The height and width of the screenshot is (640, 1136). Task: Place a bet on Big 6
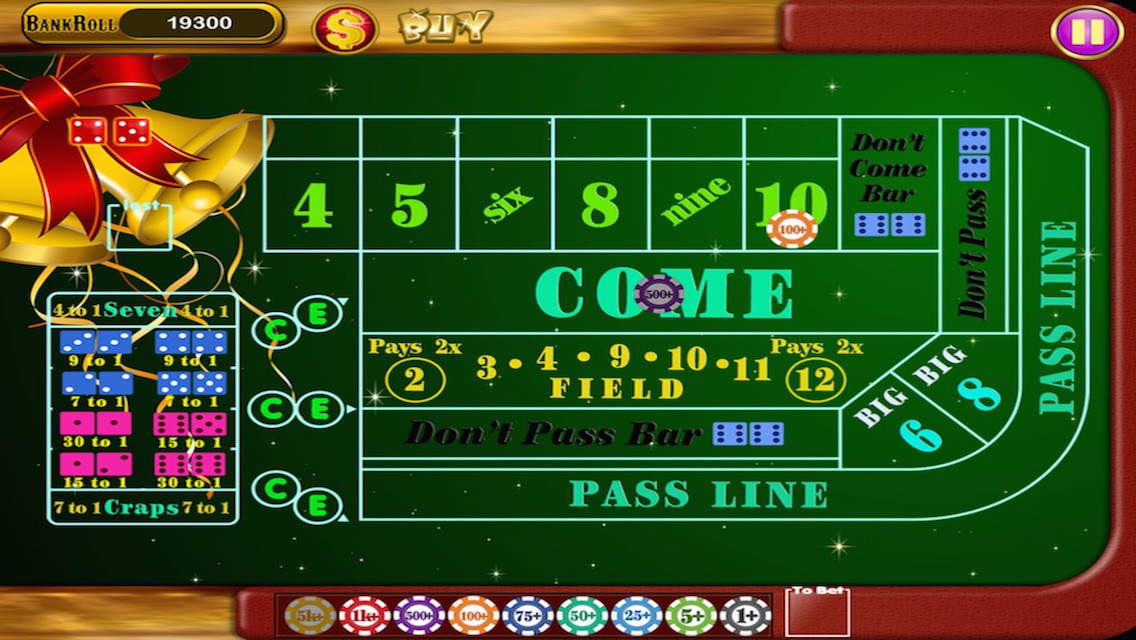coord(907,421)
